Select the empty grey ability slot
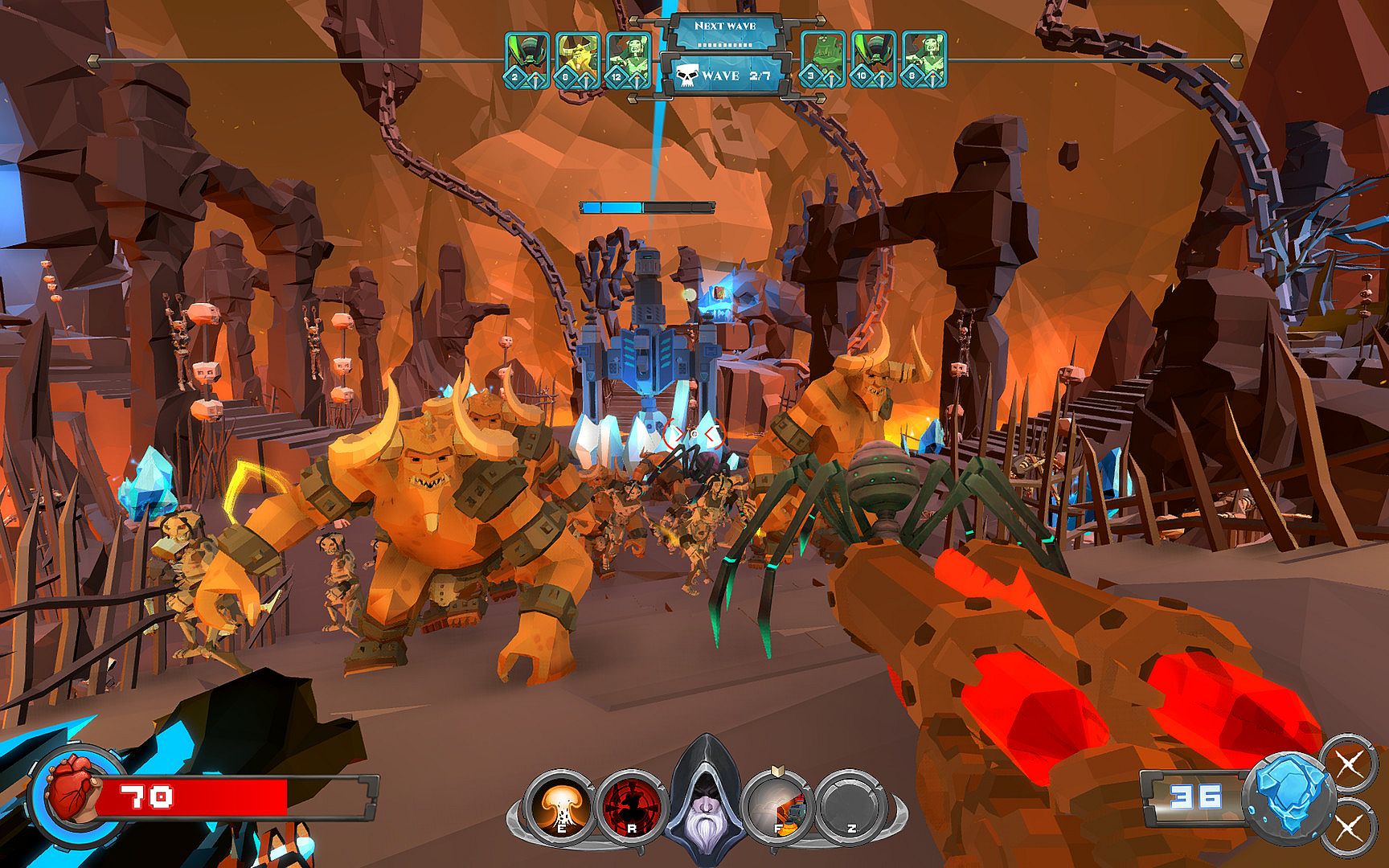1389x868 pixels. pos(851,806)
